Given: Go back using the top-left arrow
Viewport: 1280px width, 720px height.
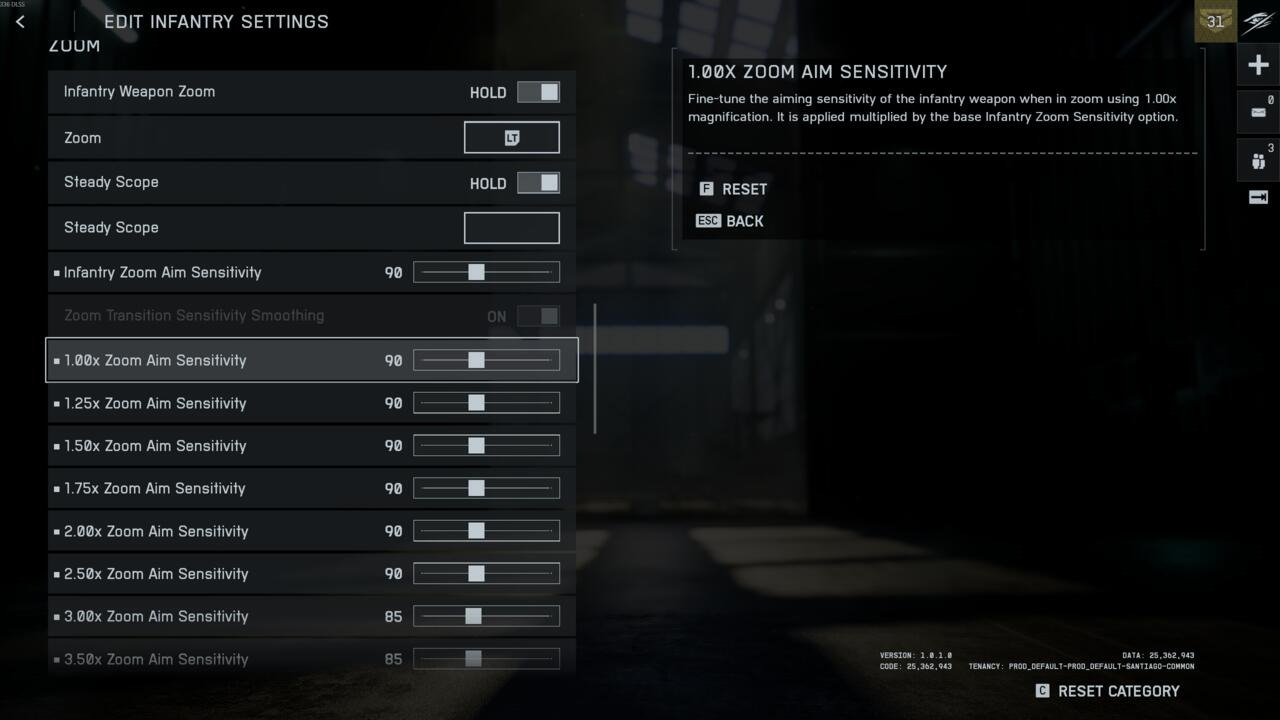Looking at the screenshot, I should coord(20,21).
